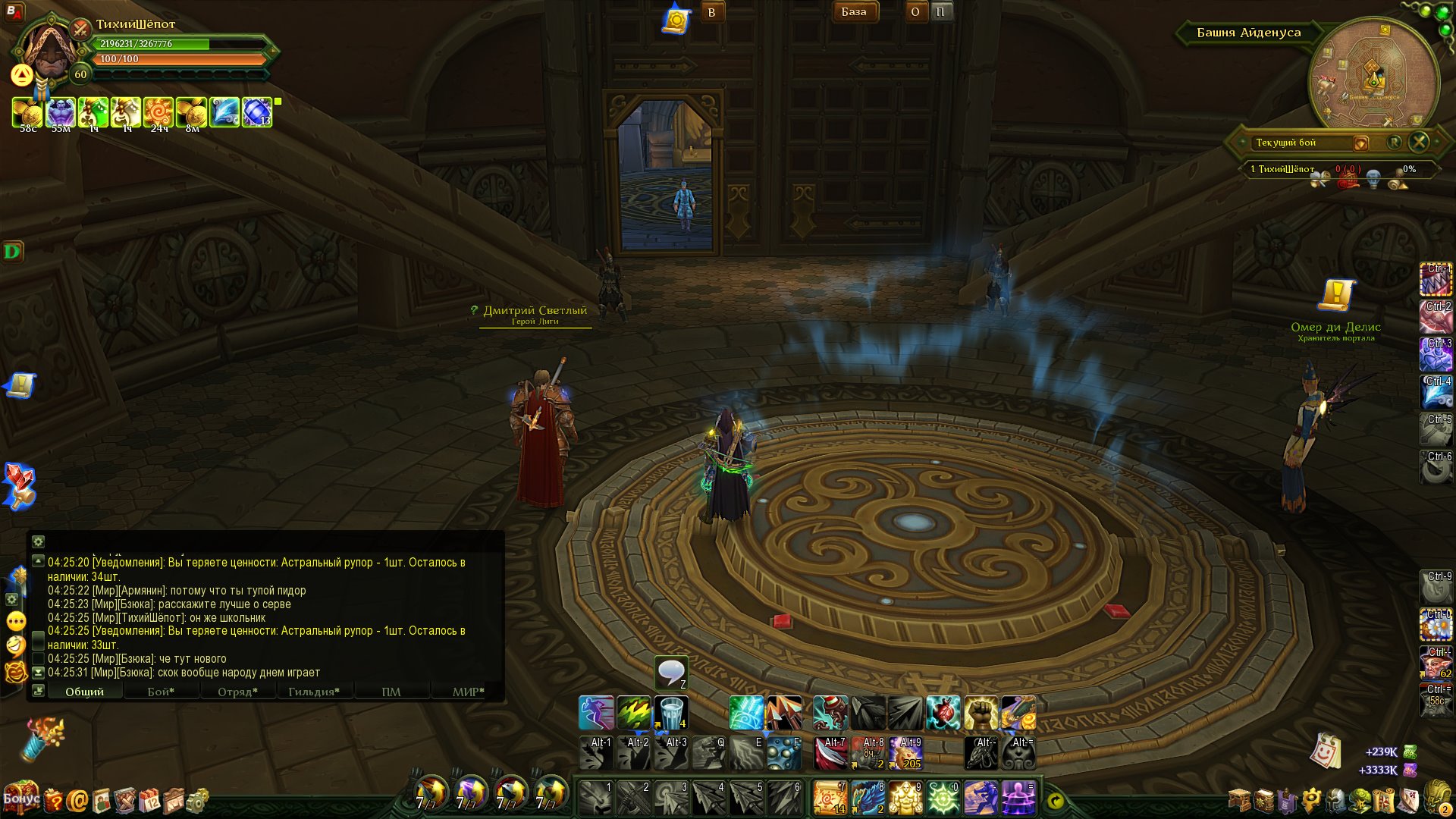
Task: Close the Текущий бой combat panel
Action: (x=1419, y=142)
